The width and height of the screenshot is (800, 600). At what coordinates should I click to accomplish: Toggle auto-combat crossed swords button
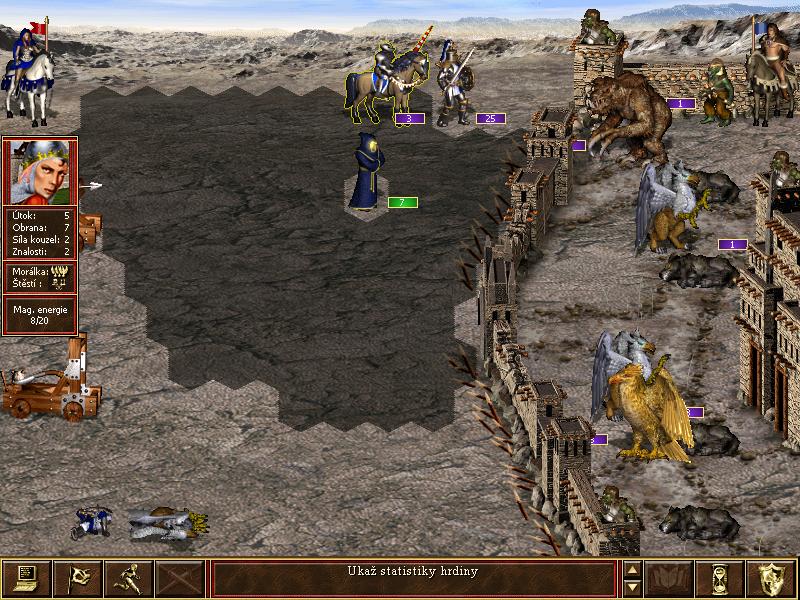180,578
